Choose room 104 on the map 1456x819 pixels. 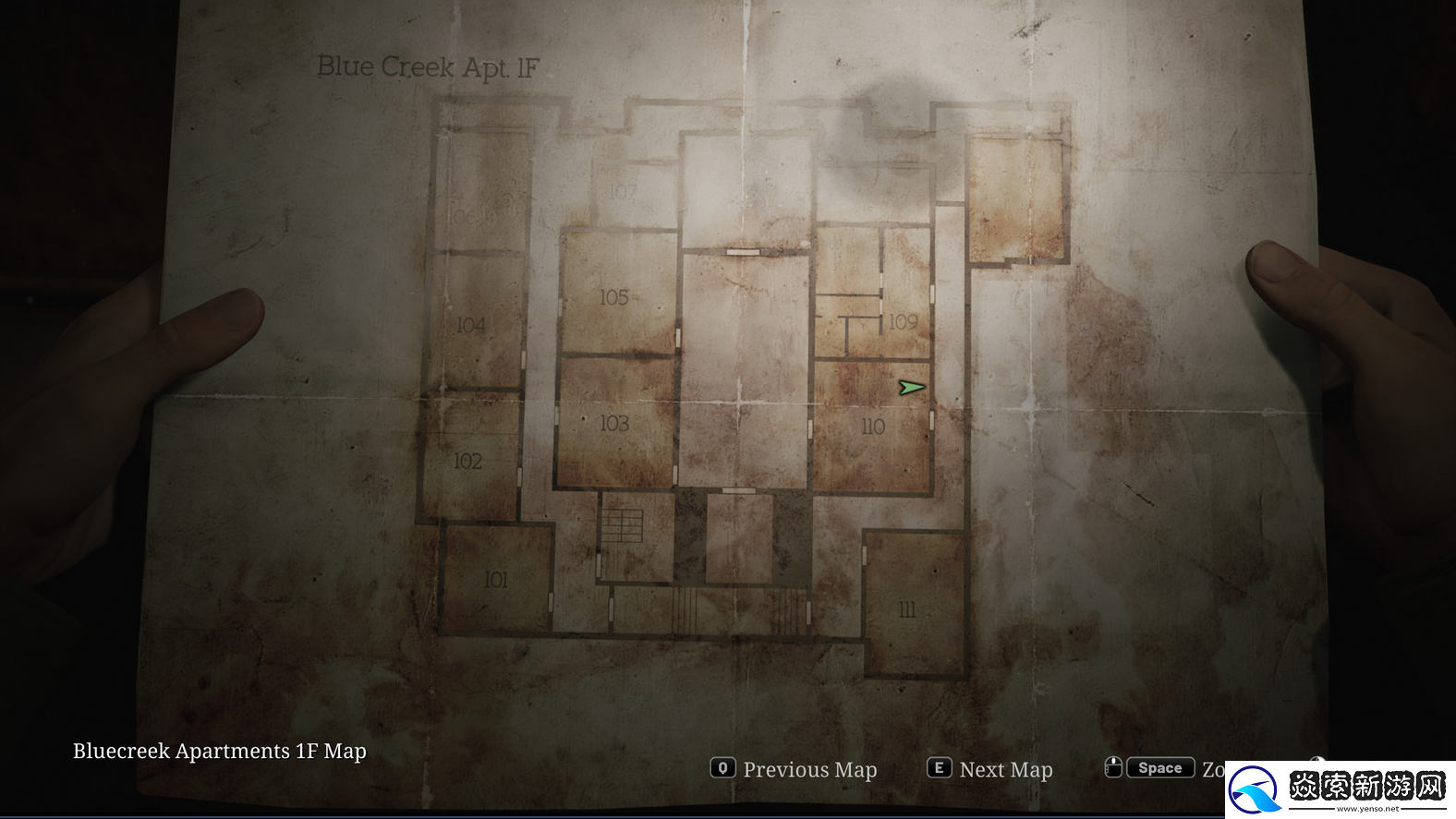471,325
